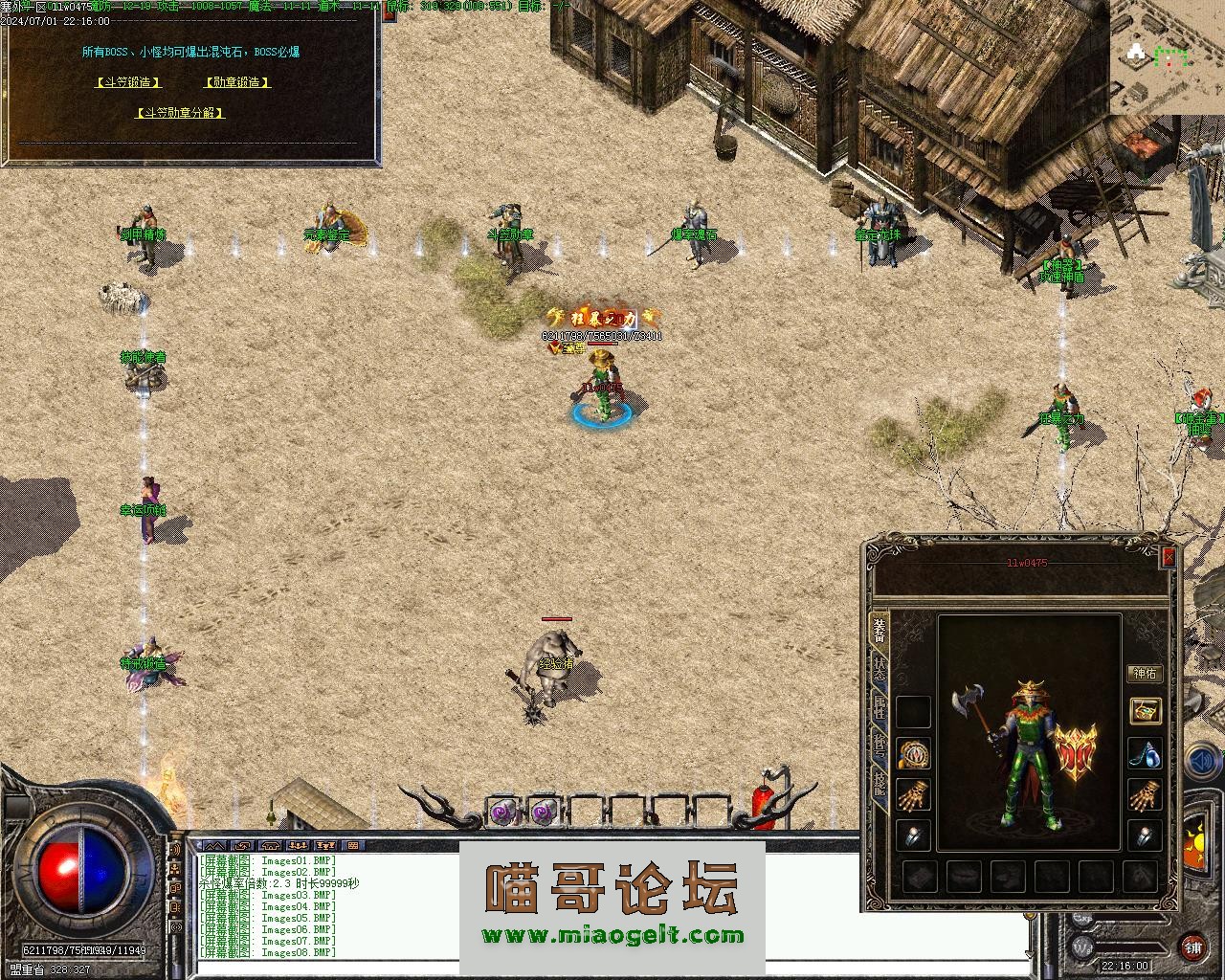This screenshot has width=1225, height=980.
Task: Open the 斗笠锻造 link
Action: pos(128,82)
